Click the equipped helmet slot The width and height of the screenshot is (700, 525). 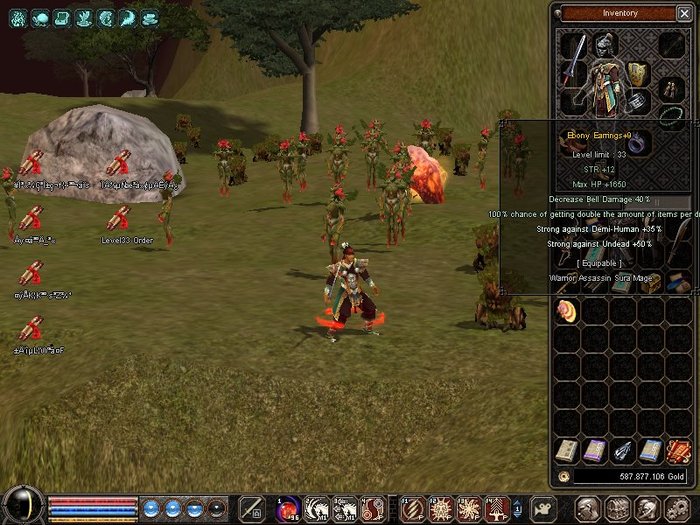[606, 45]
